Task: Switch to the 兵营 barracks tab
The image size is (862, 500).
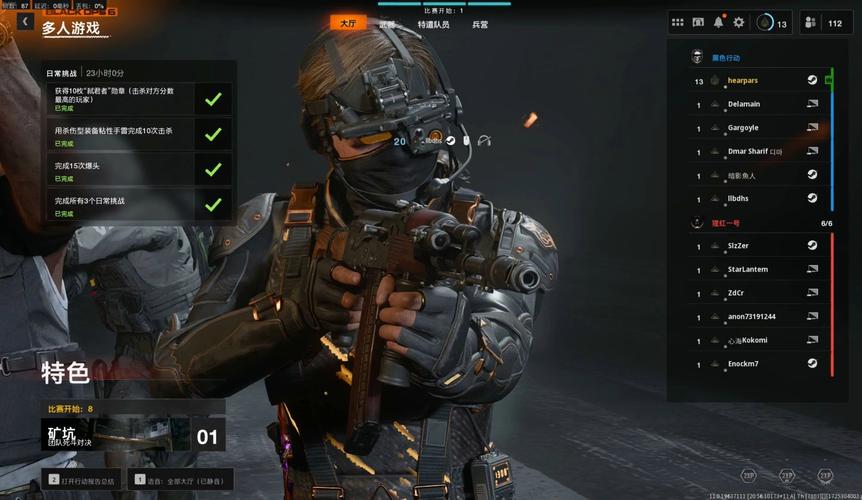Action: (480, 24)
